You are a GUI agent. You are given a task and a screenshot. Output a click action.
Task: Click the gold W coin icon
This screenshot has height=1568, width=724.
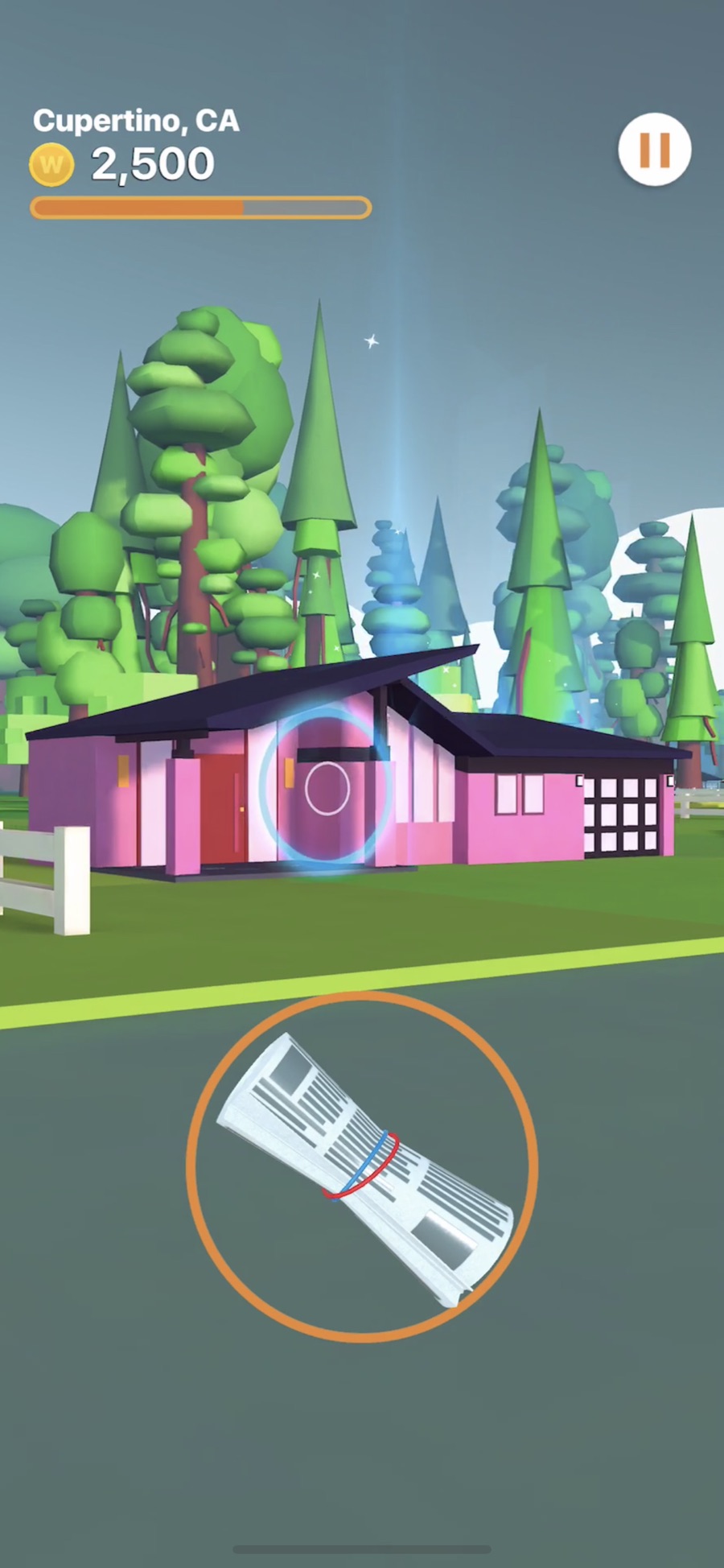[51, 164]
